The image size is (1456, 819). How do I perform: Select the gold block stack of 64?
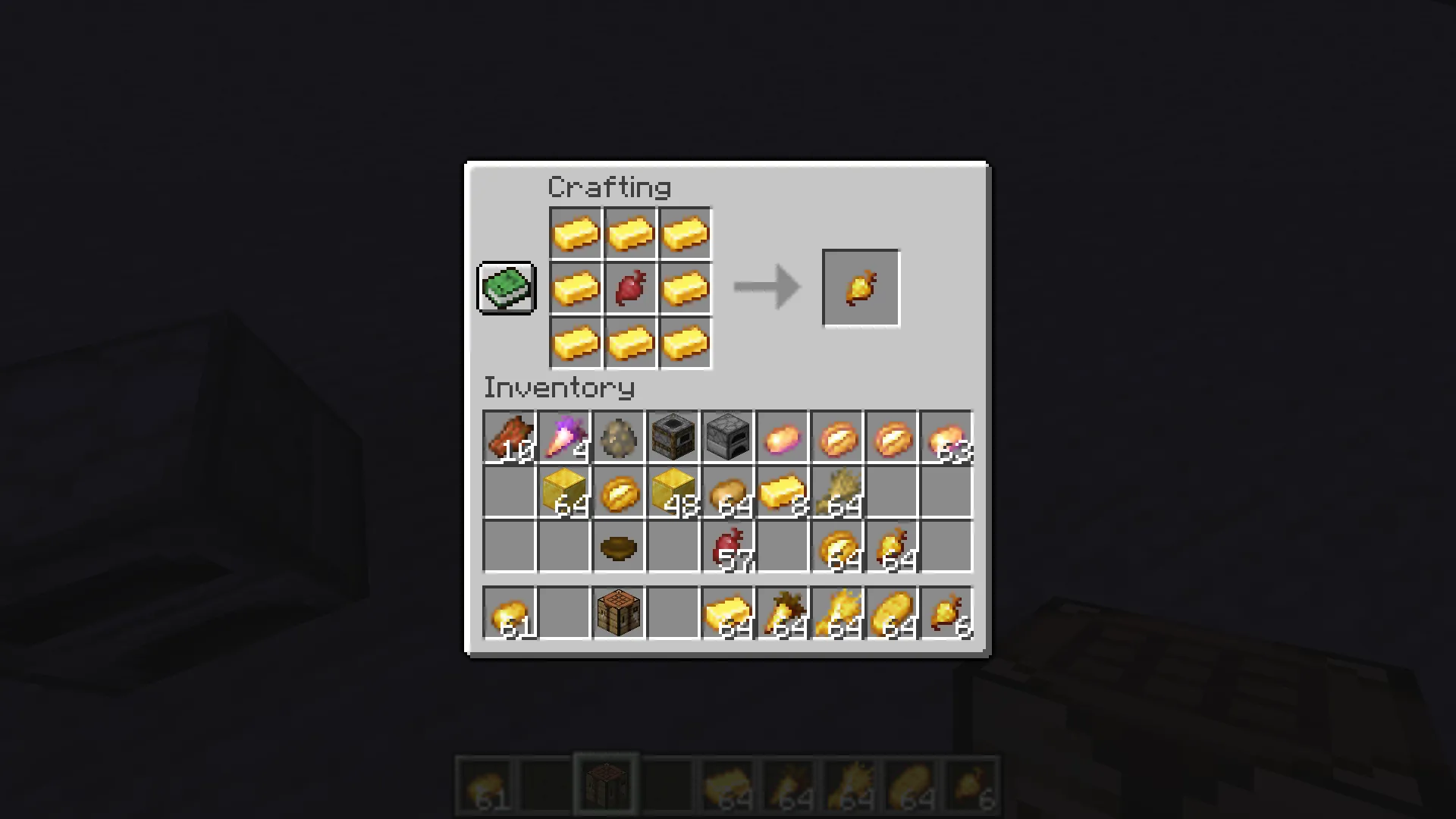click(x=563, y=492)
